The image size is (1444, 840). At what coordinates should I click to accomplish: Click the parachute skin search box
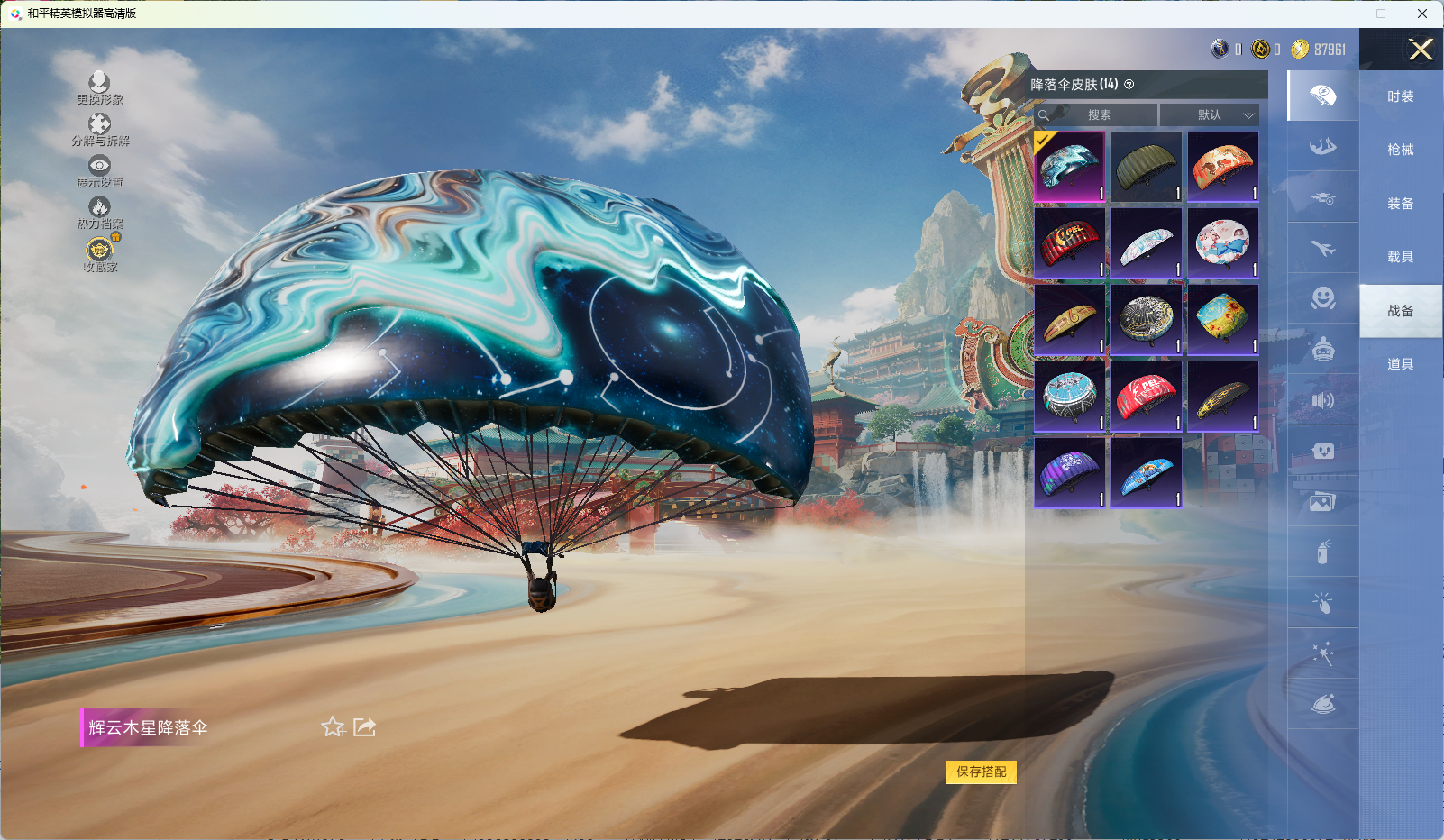tap(1096, 115)
